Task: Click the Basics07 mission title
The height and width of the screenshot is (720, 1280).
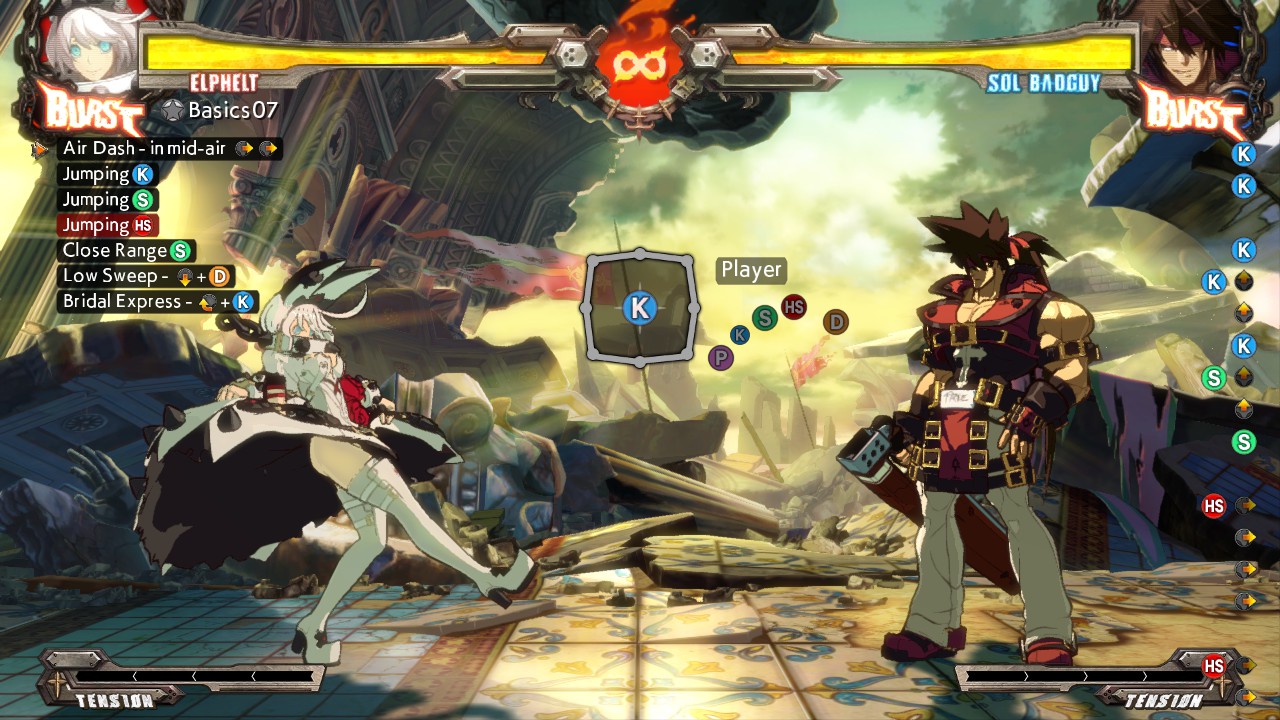Action: point(232,110)
